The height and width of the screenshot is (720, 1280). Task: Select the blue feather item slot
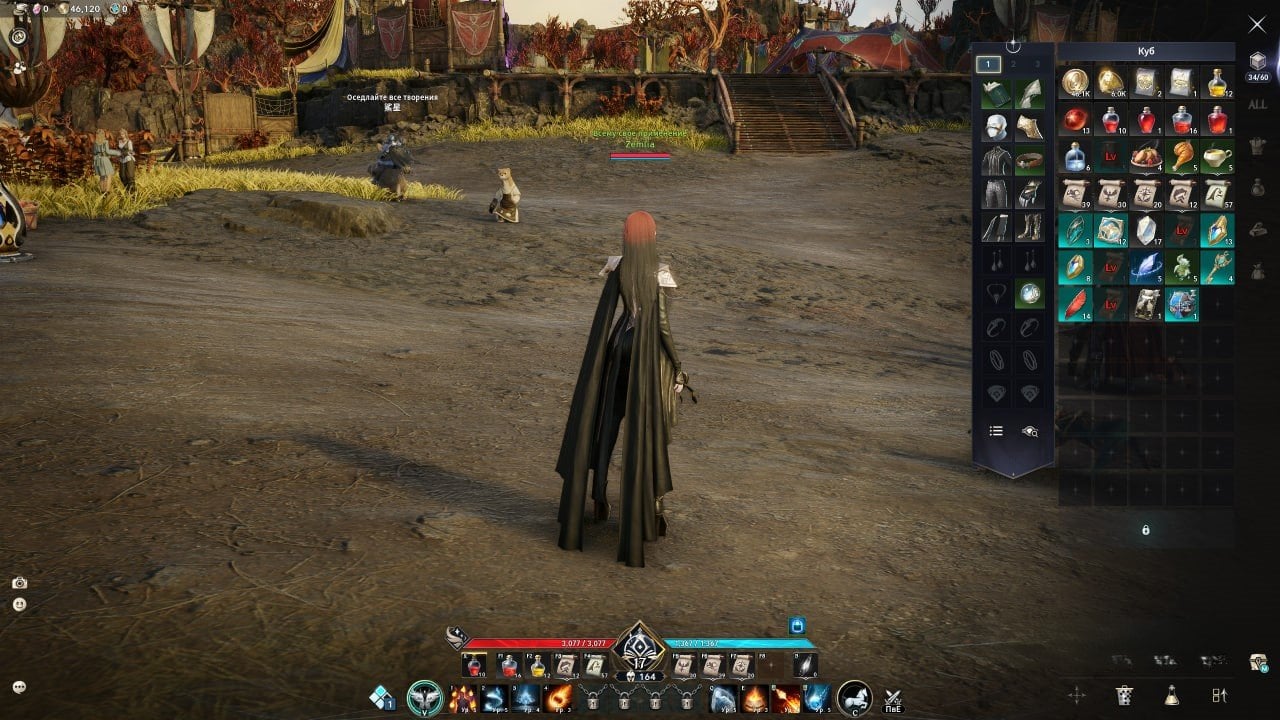click(x=1145, y=266)
